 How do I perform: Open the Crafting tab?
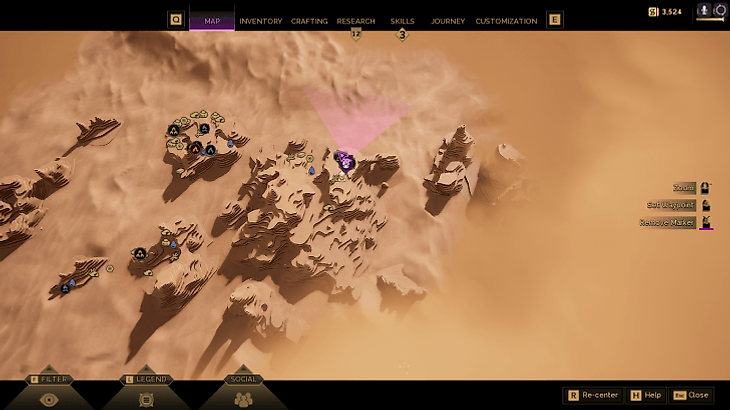309,21
